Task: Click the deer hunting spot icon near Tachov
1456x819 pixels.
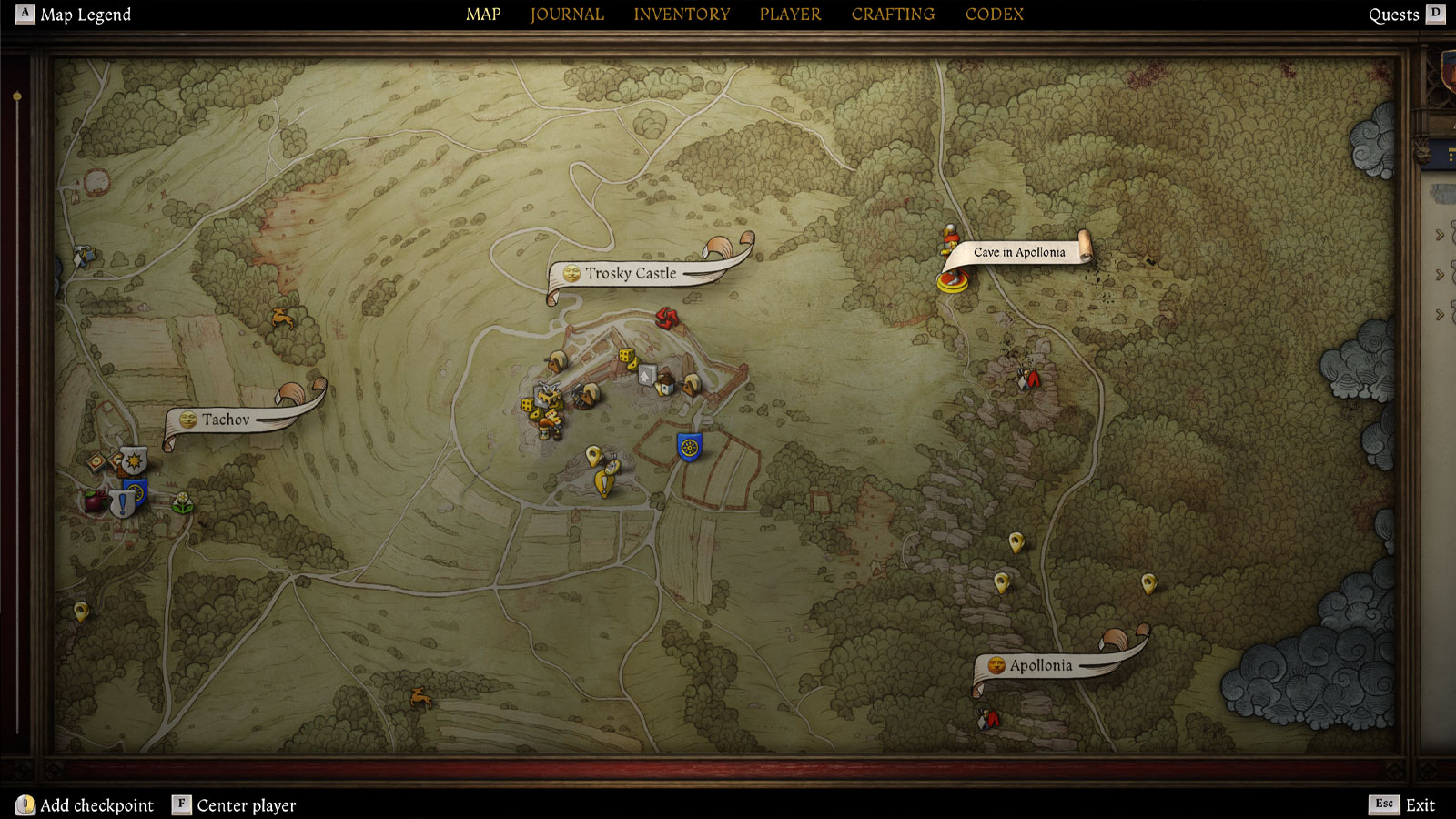Action: [x=283, y=318]
